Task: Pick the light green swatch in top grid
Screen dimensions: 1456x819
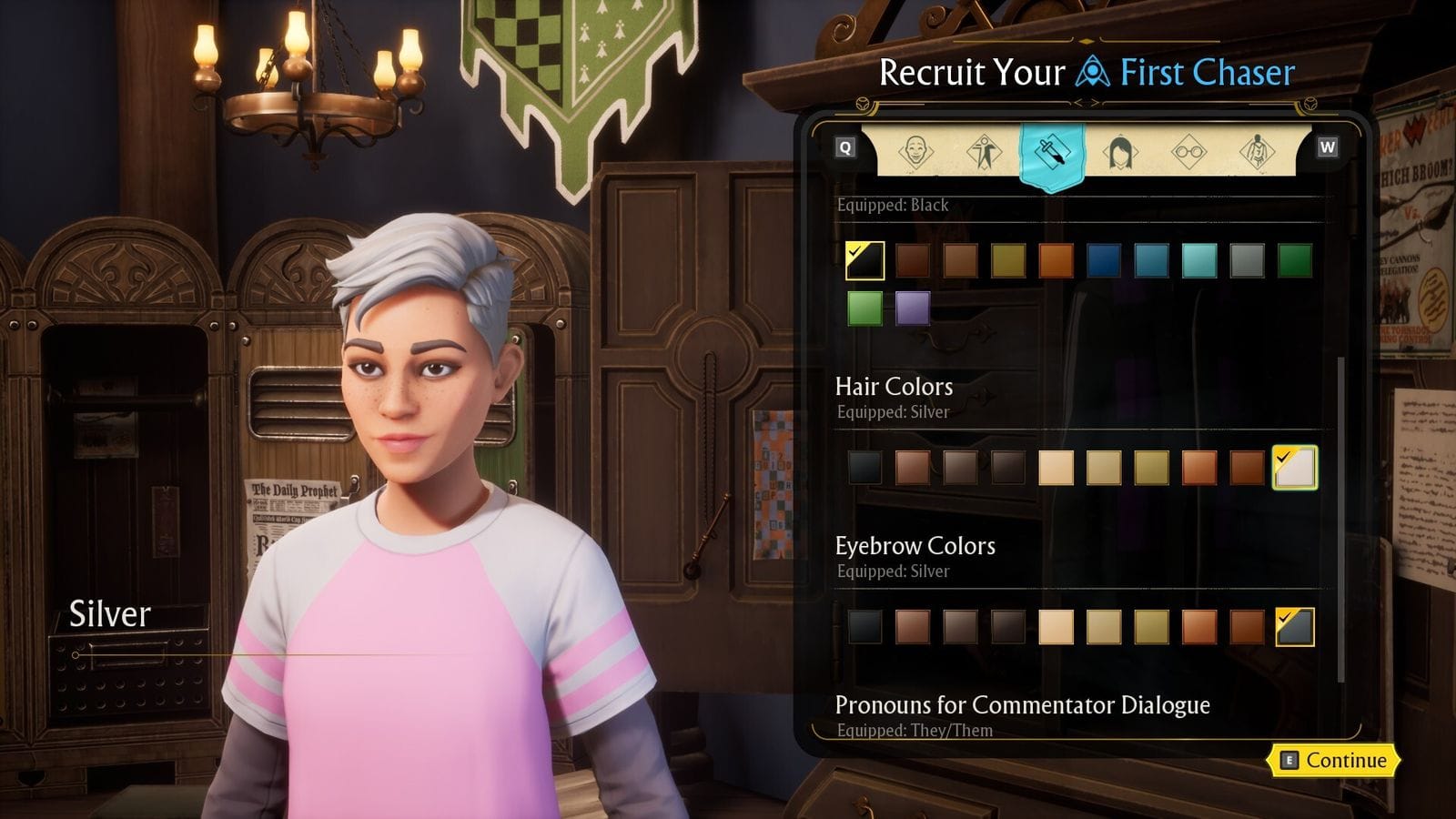Action: pos(864,308)
